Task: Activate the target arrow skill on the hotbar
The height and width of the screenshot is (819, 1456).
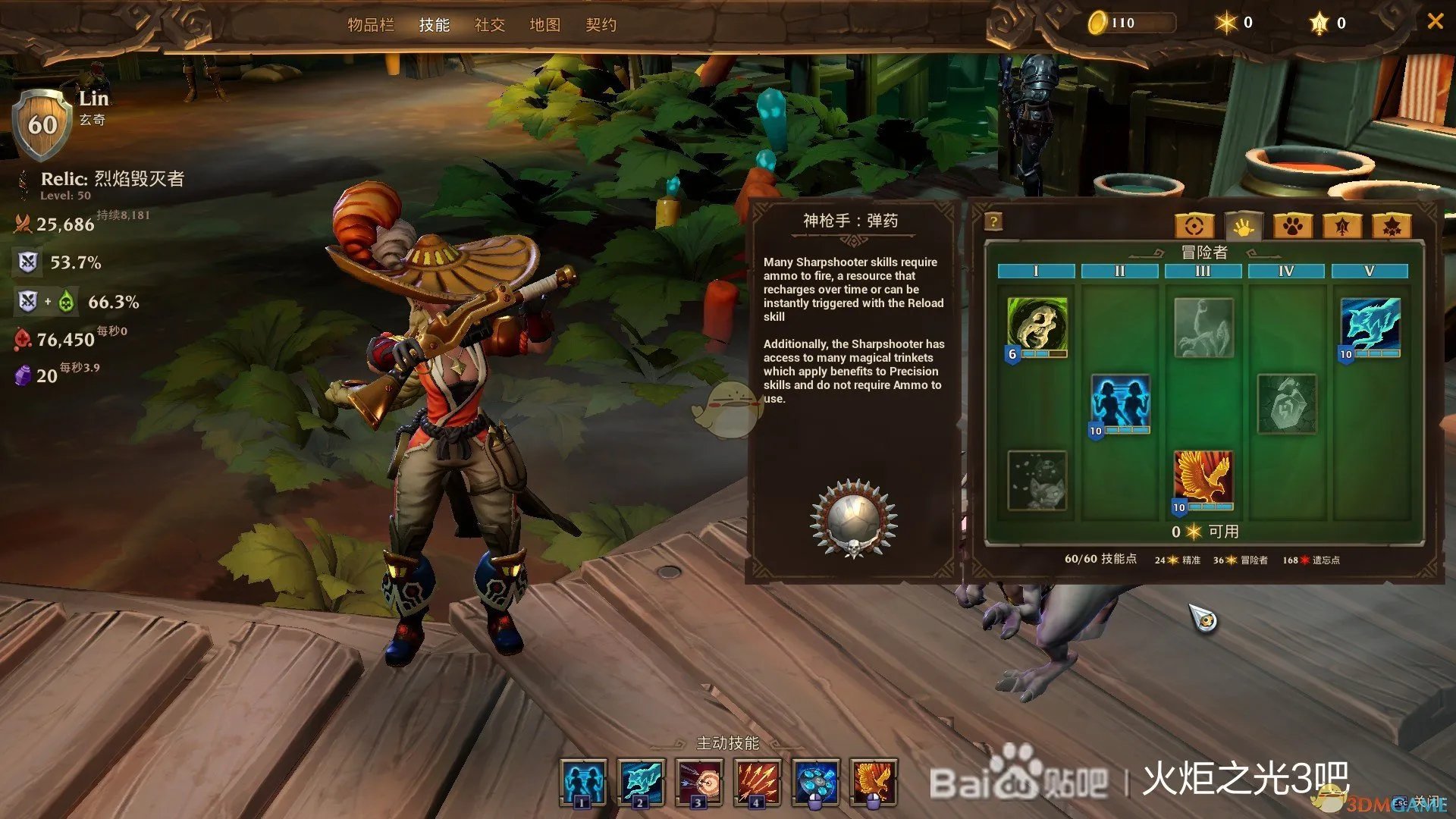Action: point(699,782)
